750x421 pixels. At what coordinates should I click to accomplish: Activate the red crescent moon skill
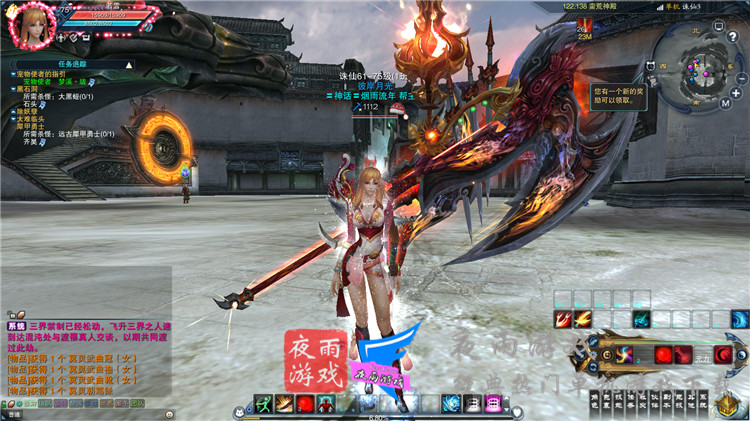pyautogui.click(x=723, y=354)
